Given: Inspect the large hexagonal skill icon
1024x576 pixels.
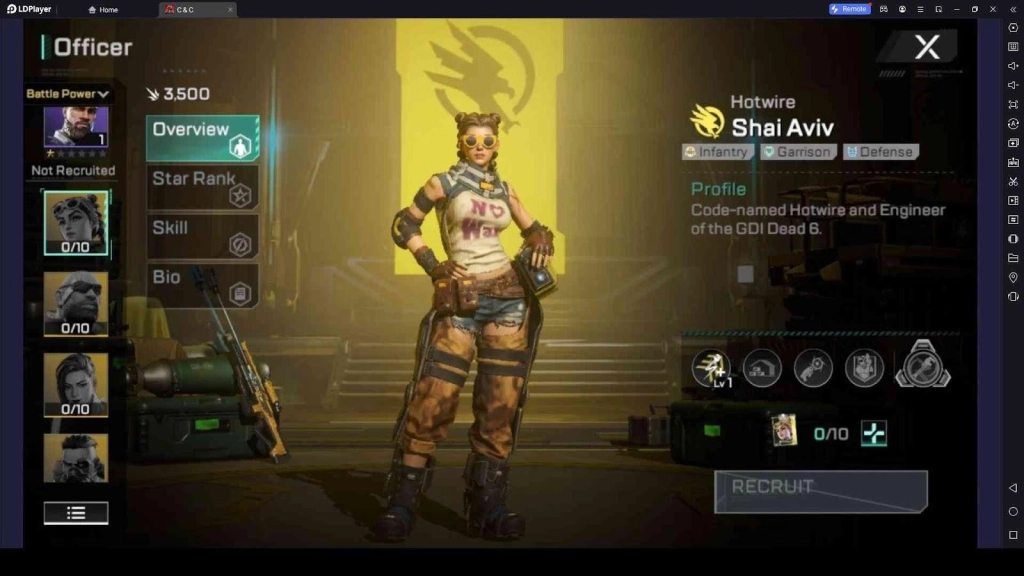Looking at the screenshot, I should point(922,365).
